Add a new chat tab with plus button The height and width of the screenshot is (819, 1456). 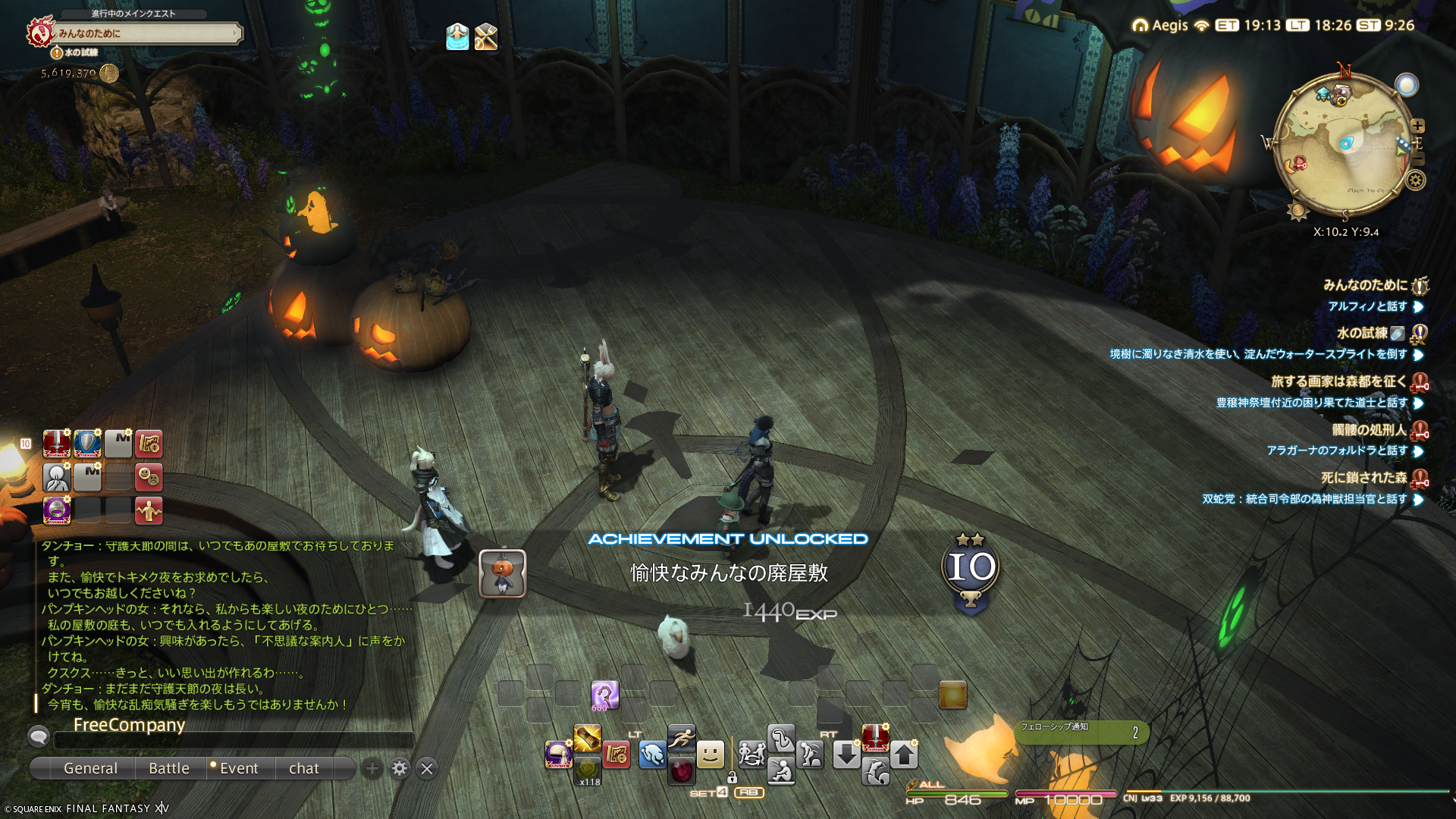[372, 769]
